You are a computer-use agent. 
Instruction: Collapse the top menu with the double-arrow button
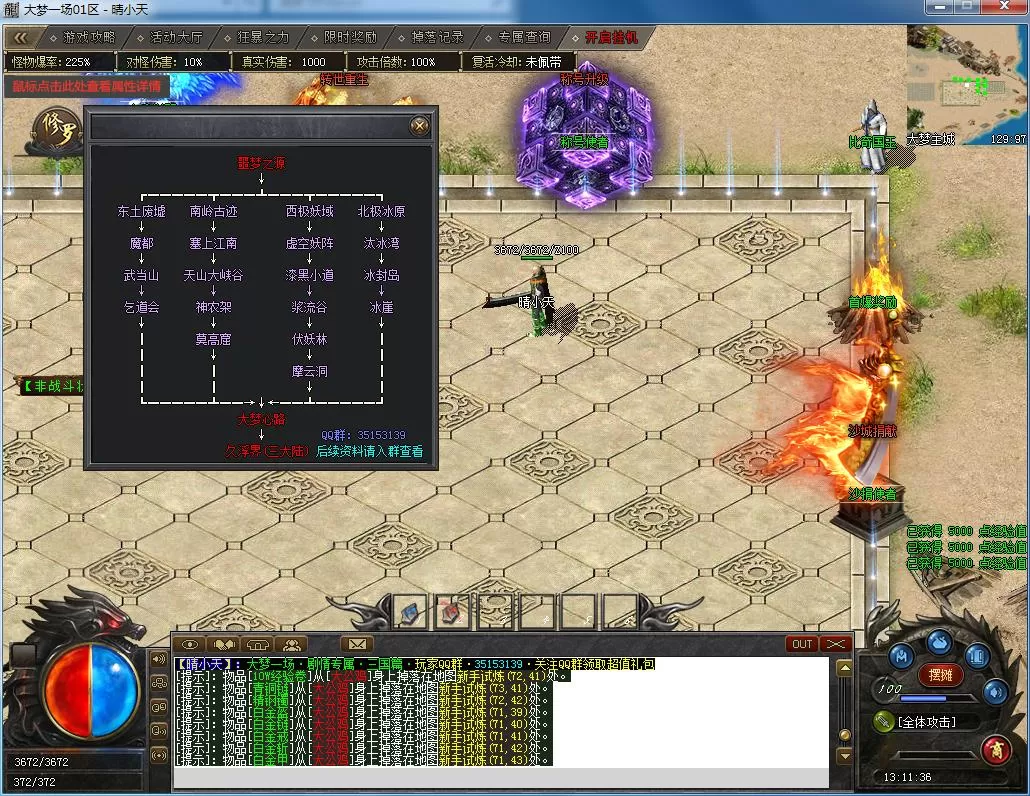21,37
